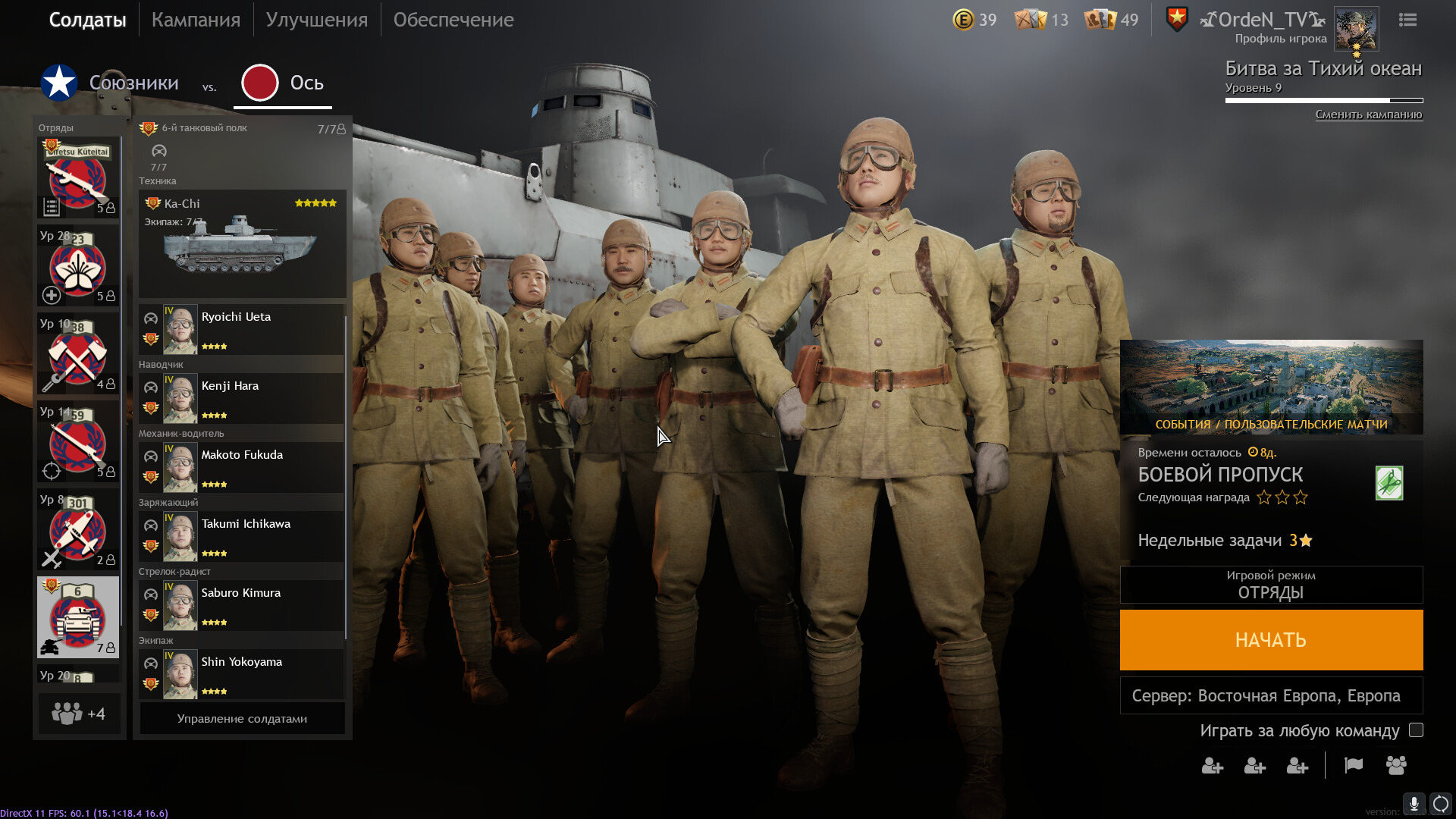Open the 'Игровой режим ОТРЯДЫ' selector
Screen dimensions: 1456x819
(x=1271, y=585)
